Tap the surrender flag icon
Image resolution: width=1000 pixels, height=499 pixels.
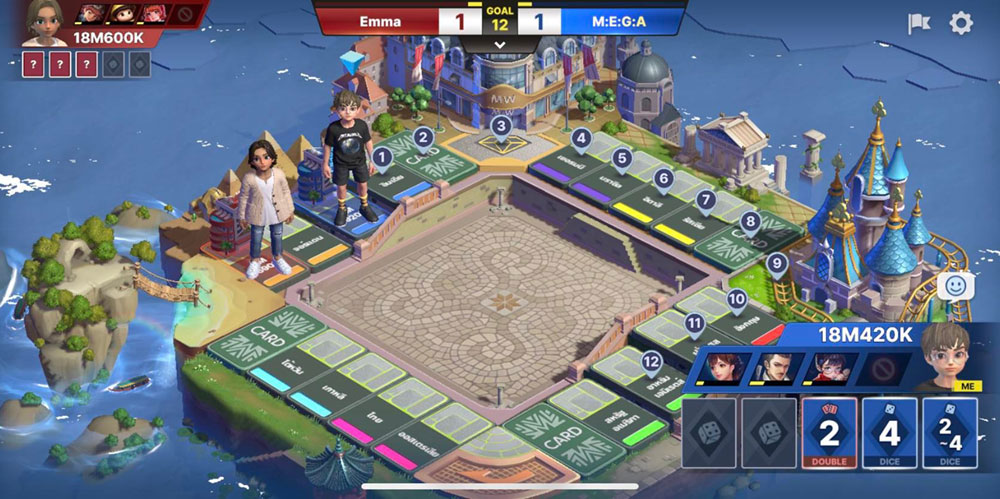click(x=919, y=24)
